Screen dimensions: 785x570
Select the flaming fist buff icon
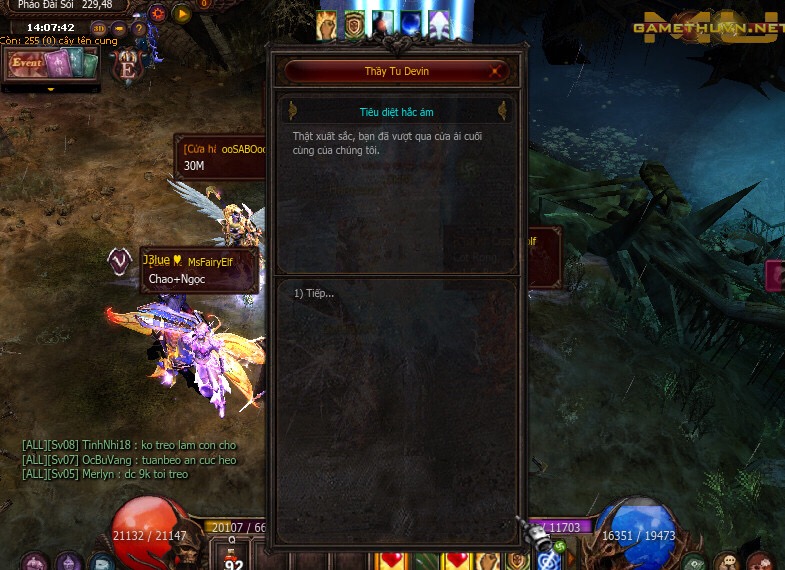click(327, 24)
